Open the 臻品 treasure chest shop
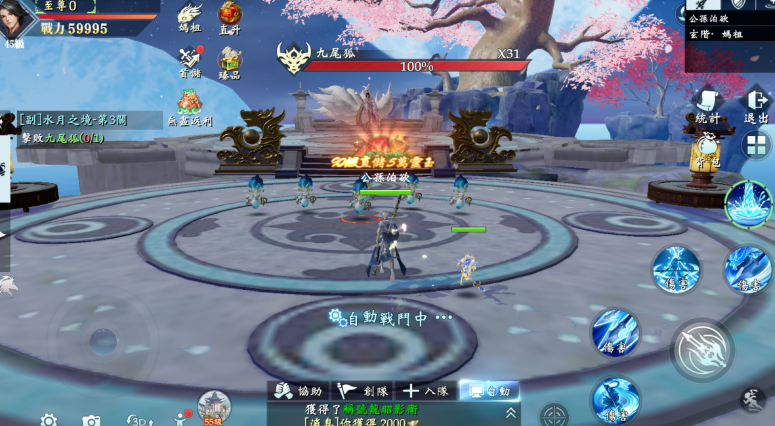The image size is (775, 426). [230, 61]
